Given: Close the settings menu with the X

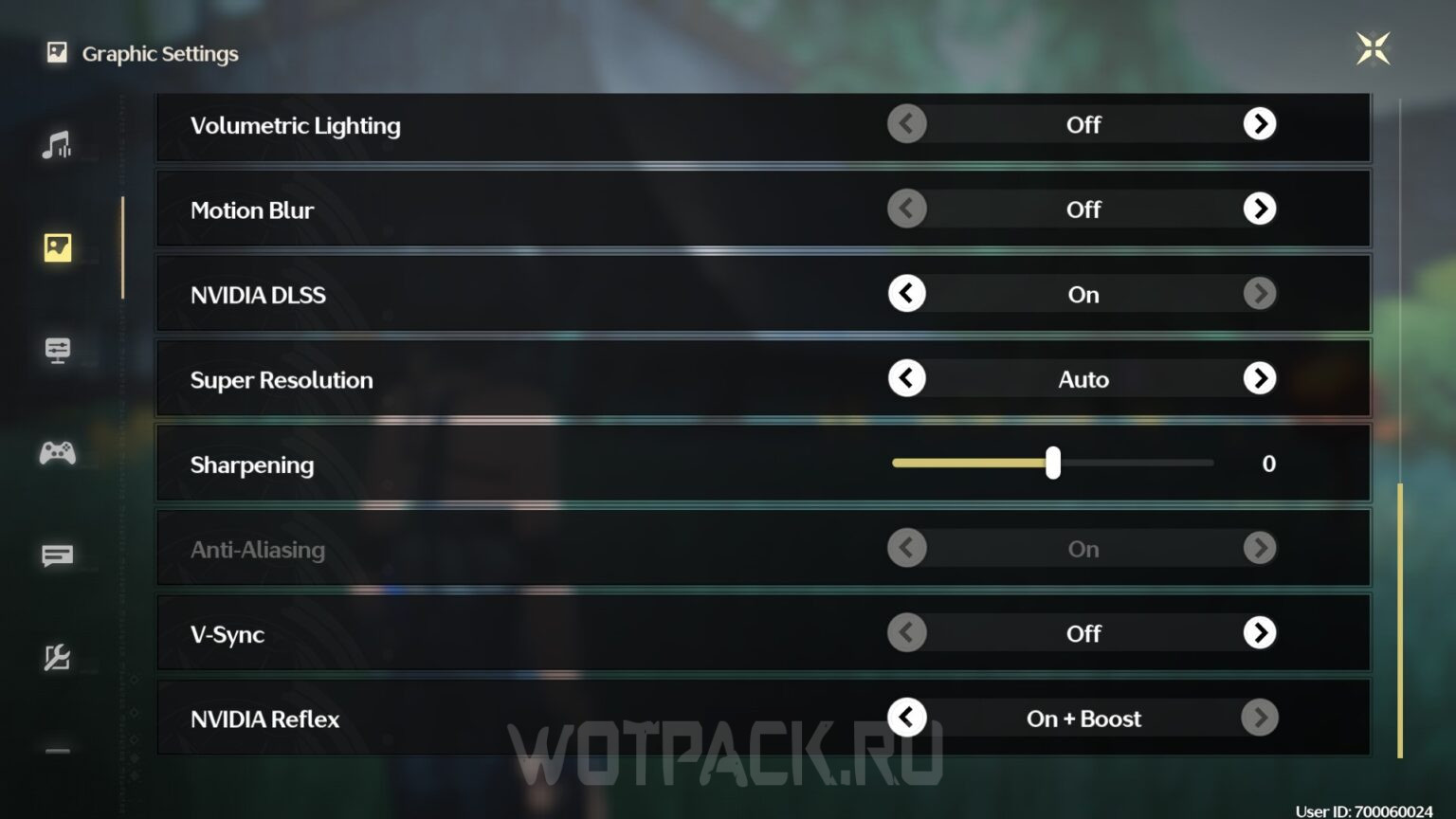Looking at the screenshot, I should [1372, 48].
